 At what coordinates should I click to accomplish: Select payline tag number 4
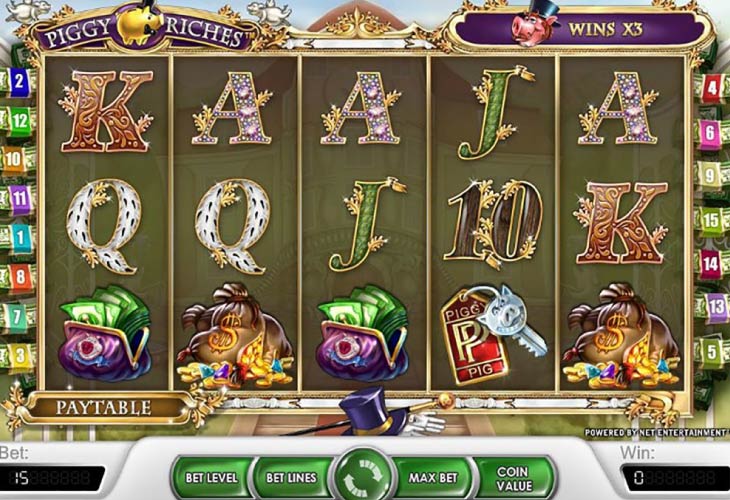click(x=712, y=88)
